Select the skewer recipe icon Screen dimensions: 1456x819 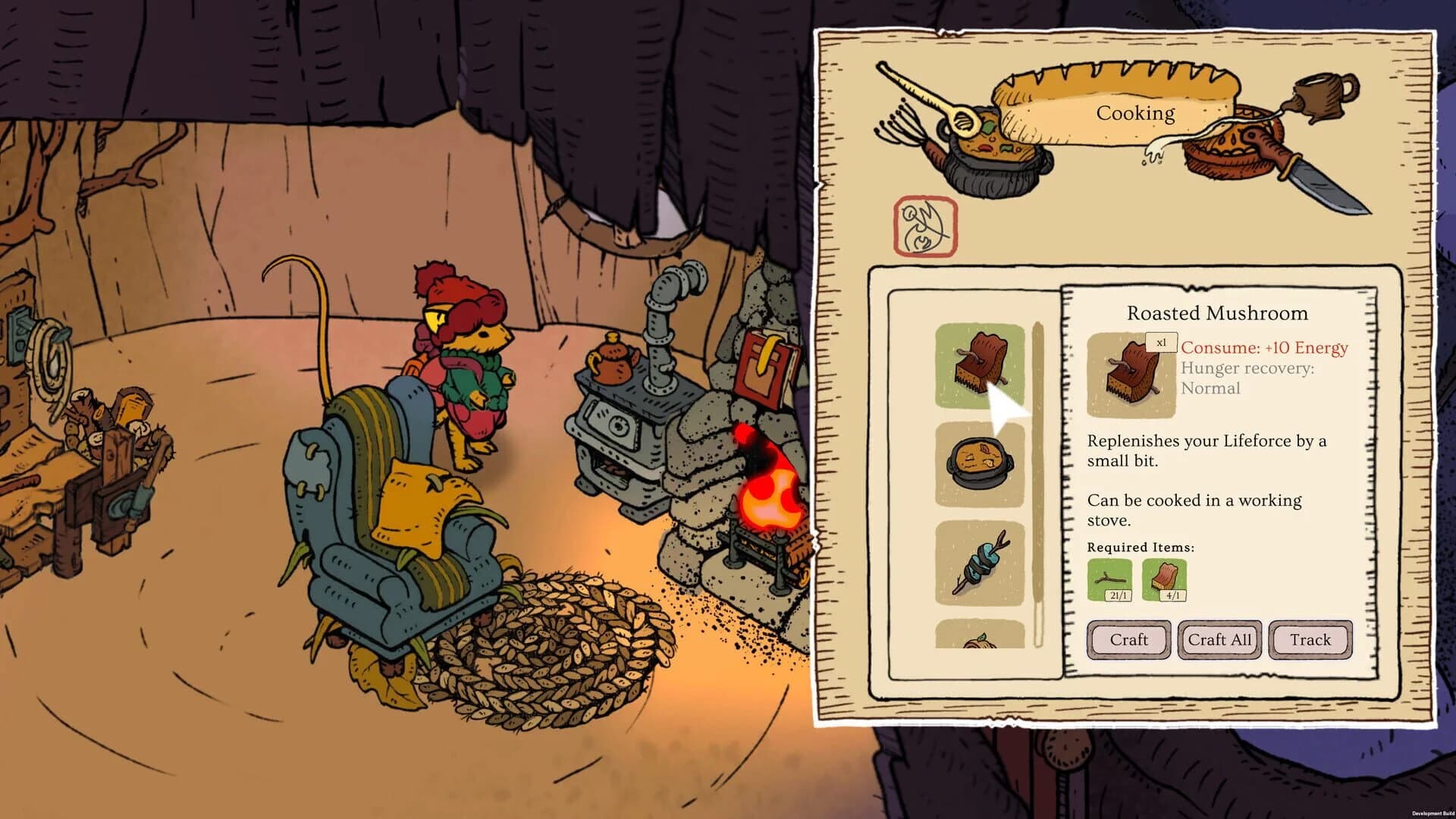click(x=981, y=561)
